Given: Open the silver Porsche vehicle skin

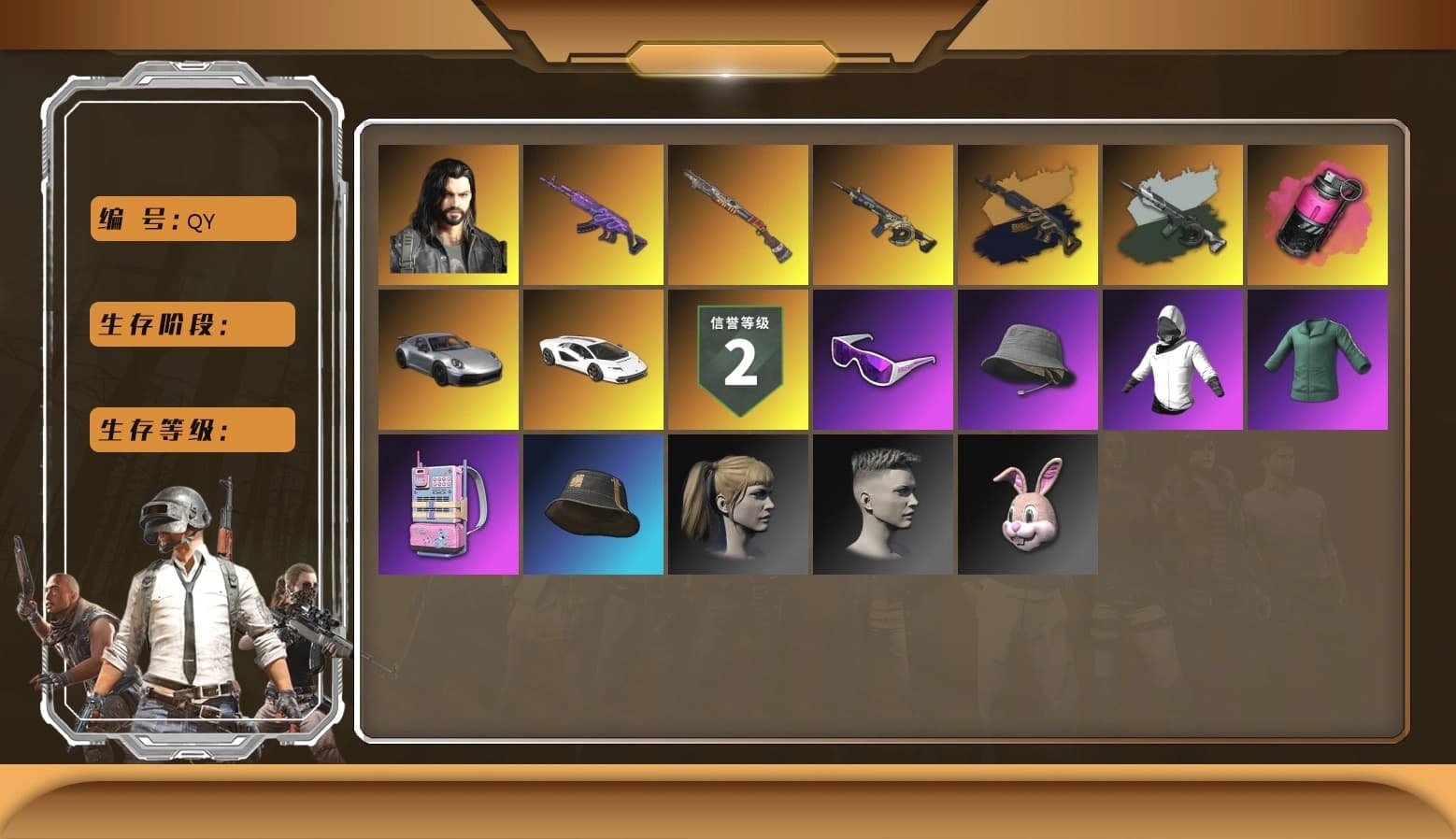Looking at the screenshot, I should tap(449, 360).
